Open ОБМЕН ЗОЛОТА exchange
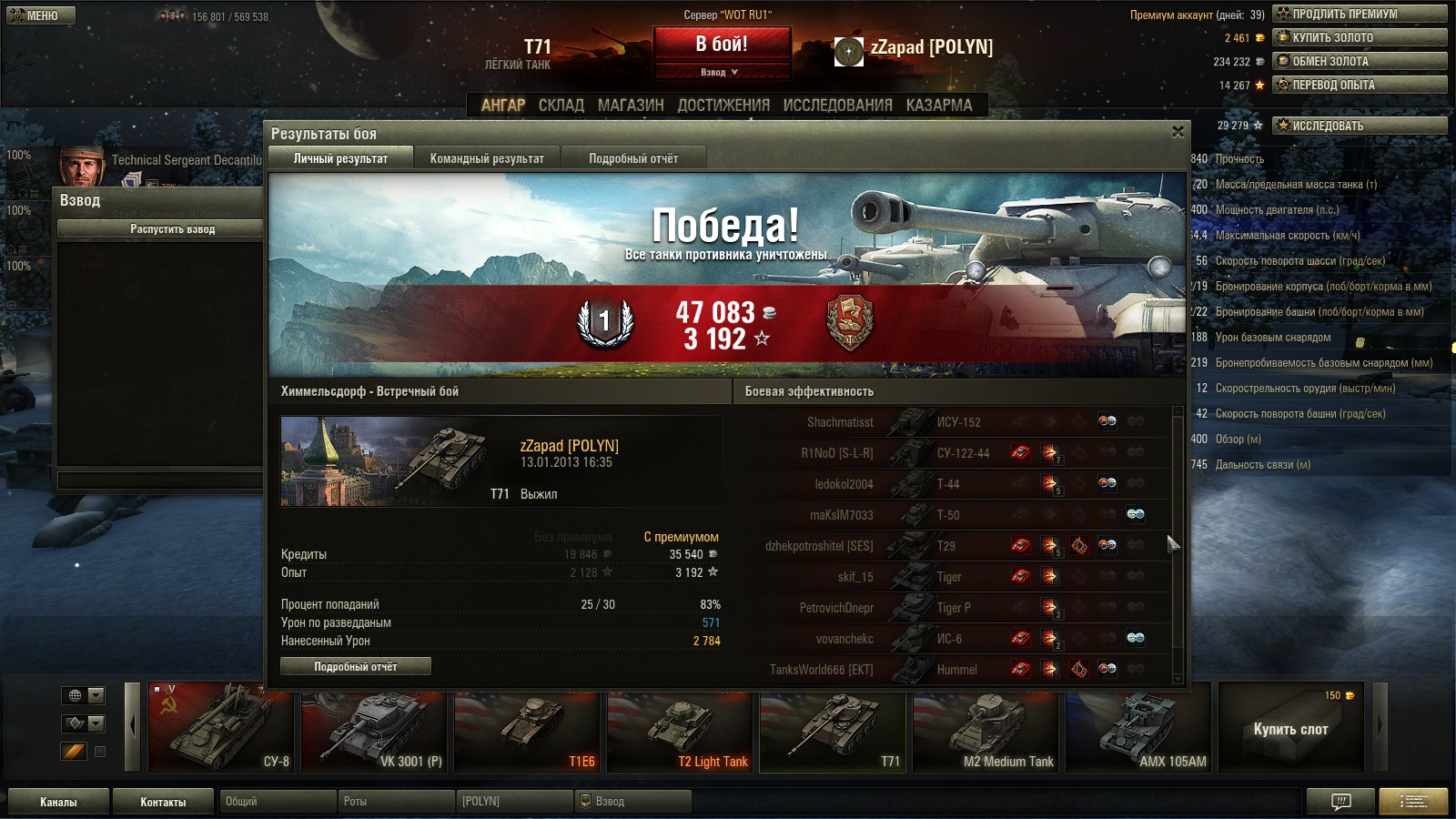This screenshot has height=819, width=1456. pyautogui.click(x=1360, y=61)
